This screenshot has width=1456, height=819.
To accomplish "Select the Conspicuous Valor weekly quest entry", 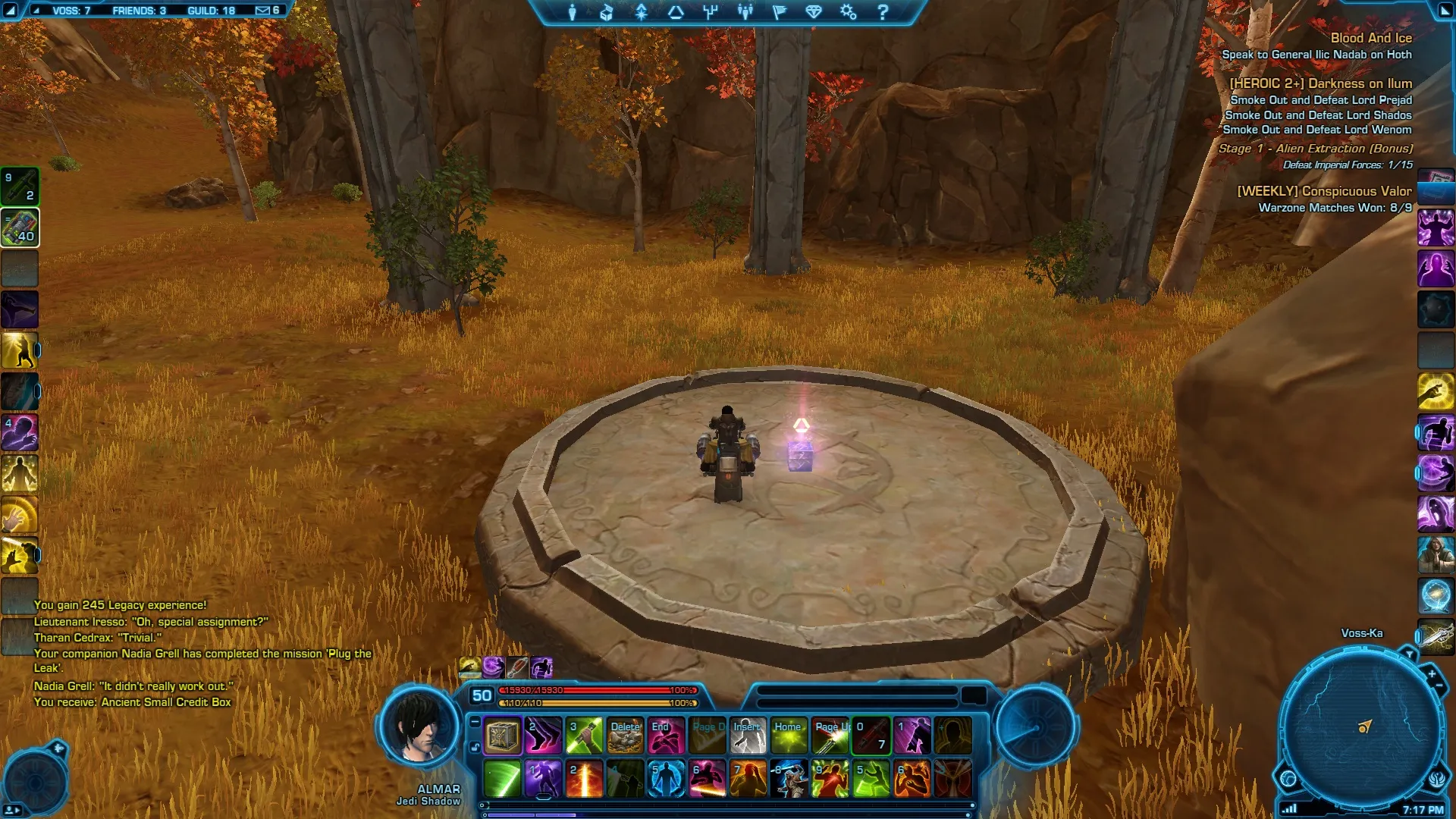I will (x=1324, y=191).
